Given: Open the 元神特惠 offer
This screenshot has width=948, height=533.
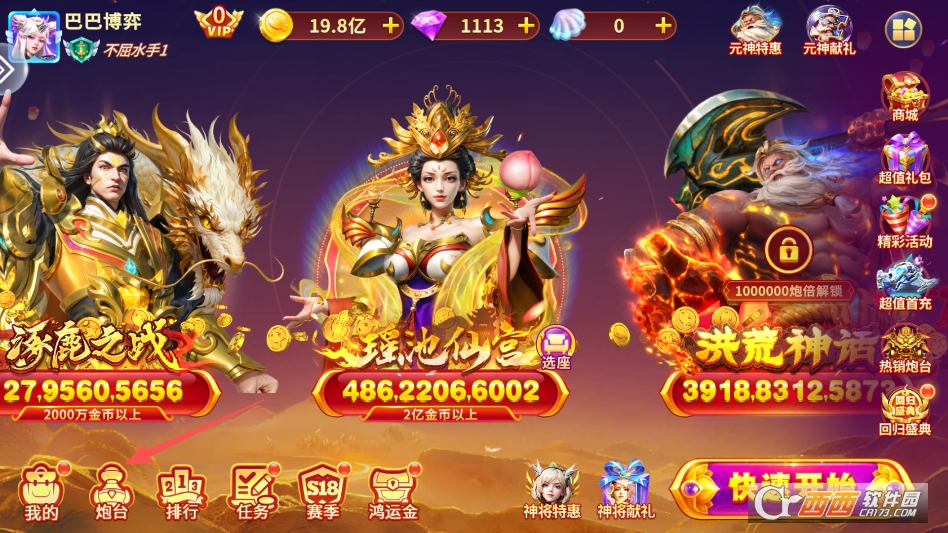Looking at the screenshot, I should point(756,30).
